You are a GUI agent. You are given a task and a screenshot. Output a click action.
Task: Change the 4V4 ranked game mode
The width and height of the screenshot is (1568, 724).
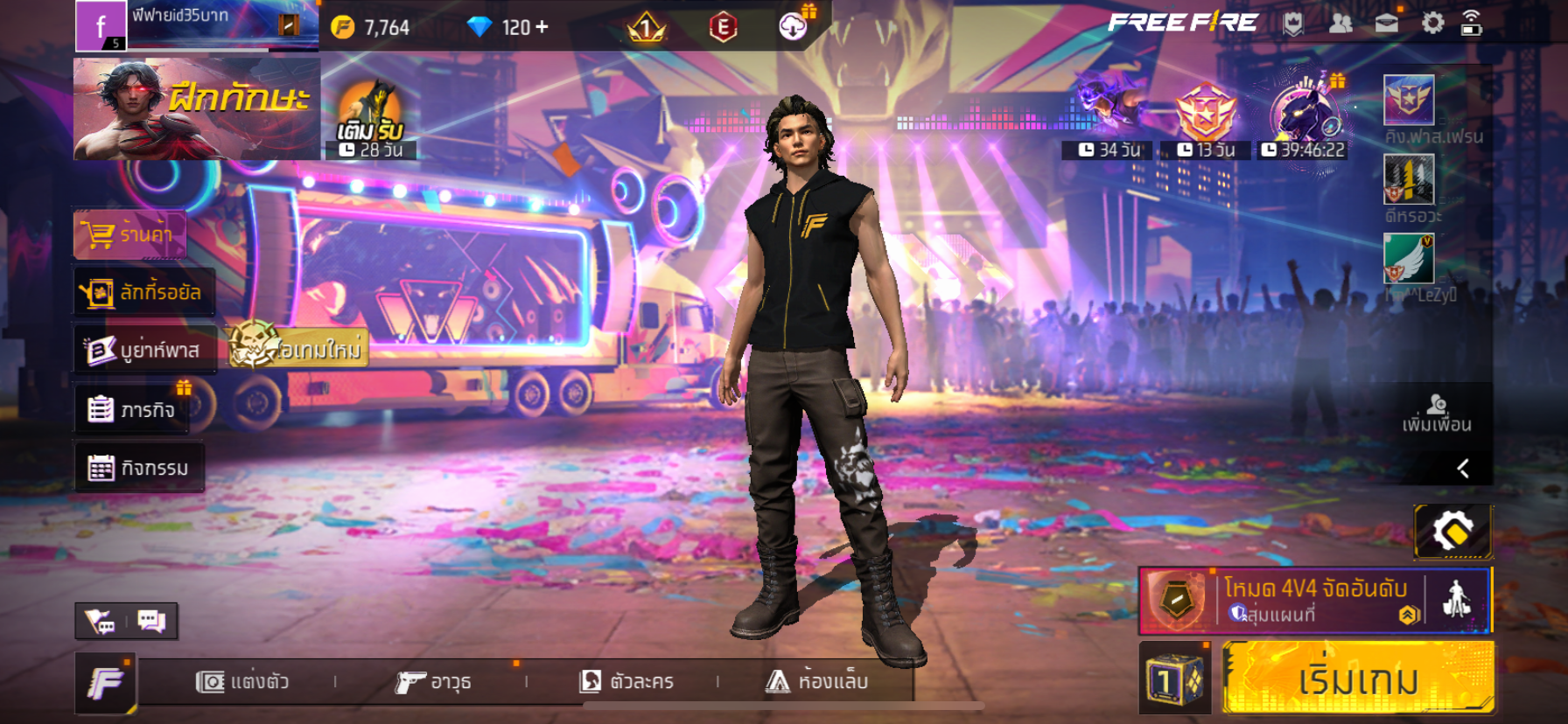click(x=1314, y=600)
